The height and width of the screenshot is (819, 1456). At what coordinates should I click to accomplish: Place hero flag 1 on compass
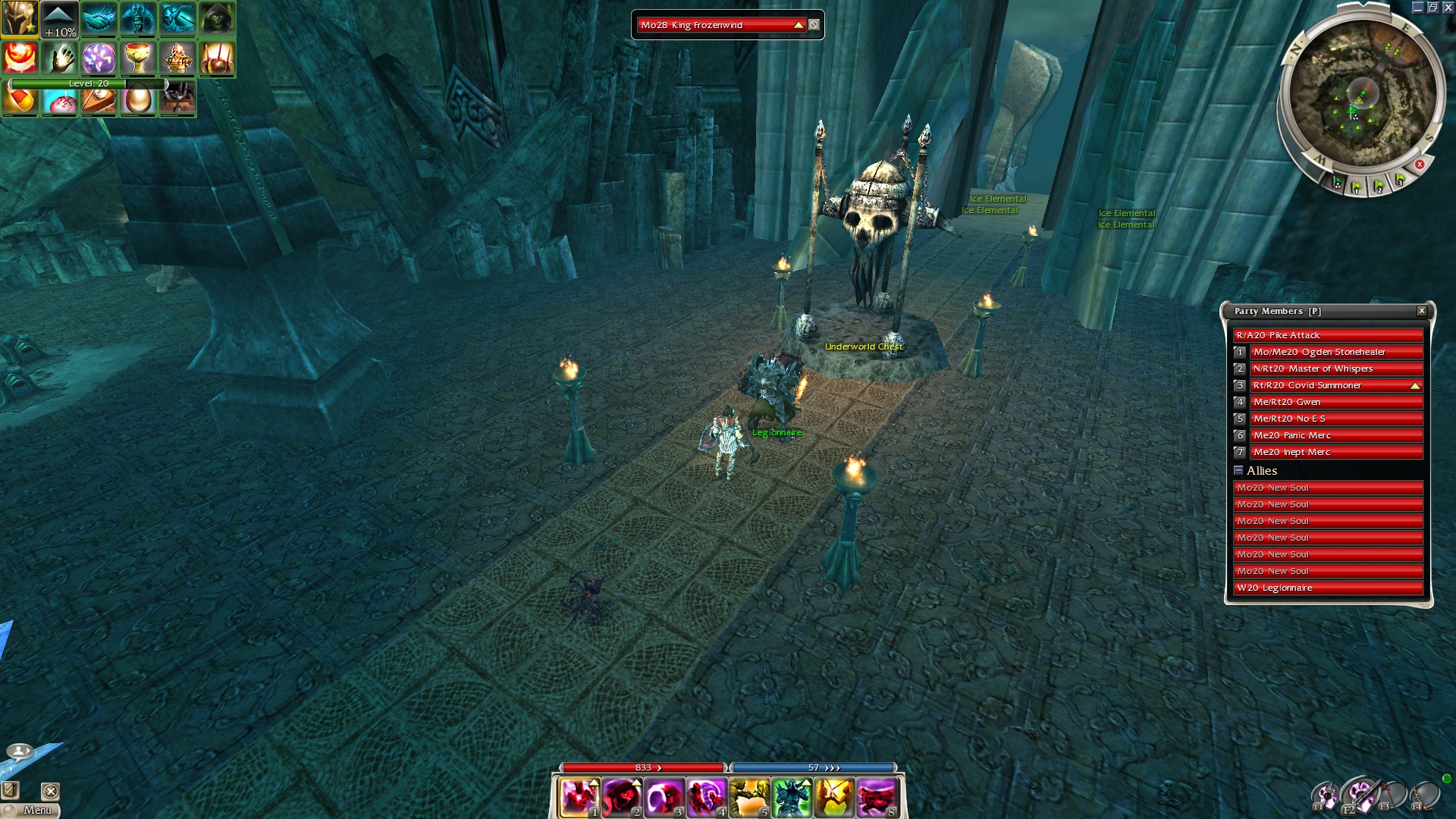pos(1356,186)
